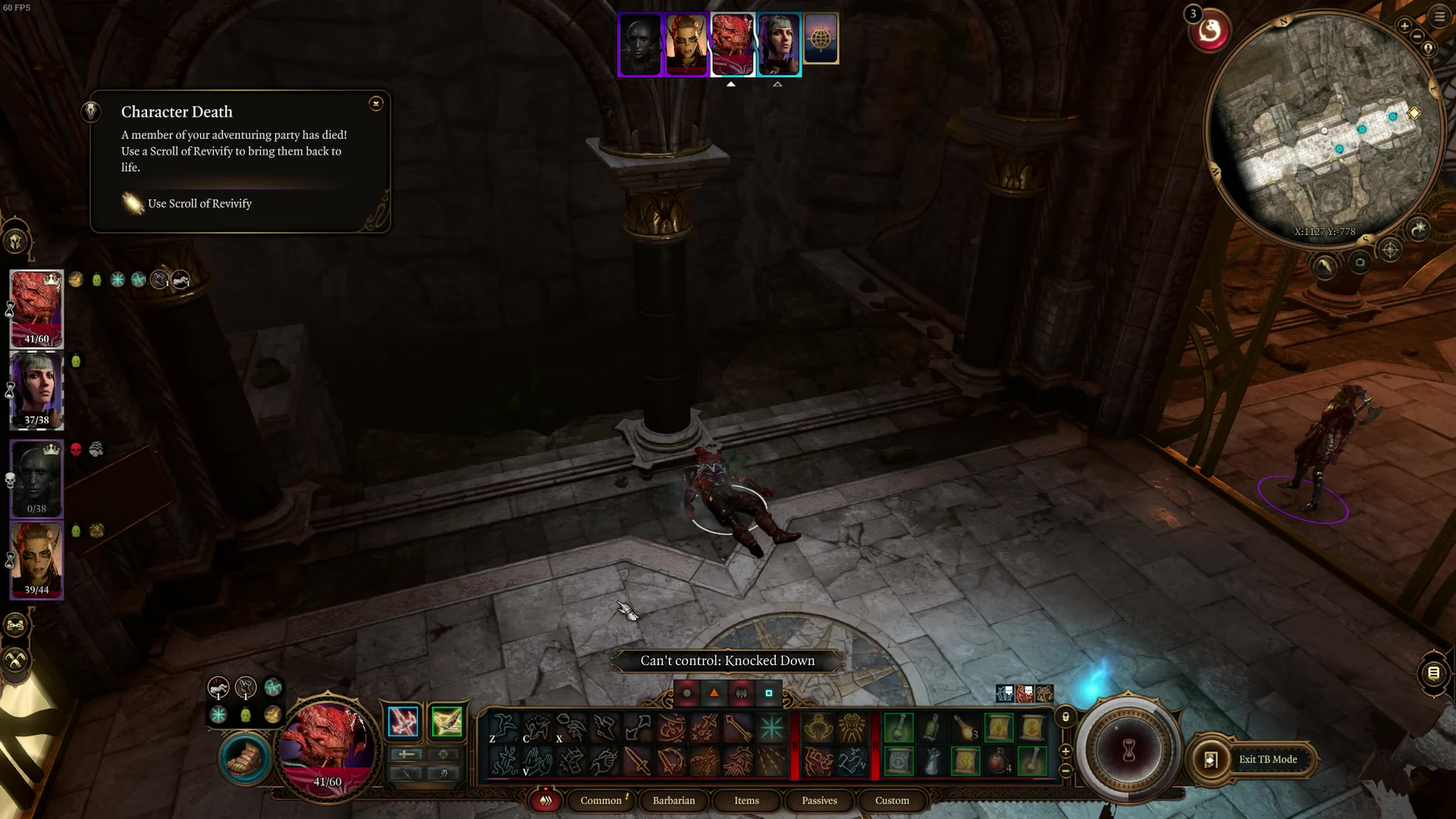This screenshot has width=1456, height=819.
Task: Select the Custom hotbar tab
Action: (x=892, y=800)
